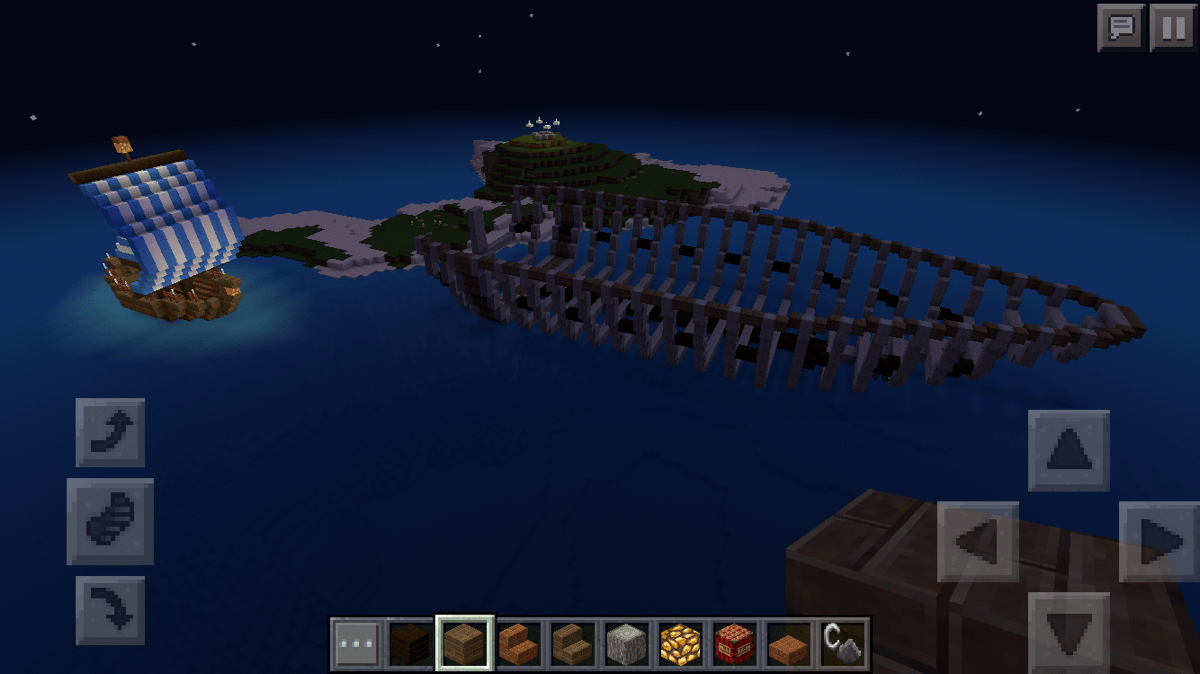This screenshot has height=674, width=1200.
Task: Tap the middle button between the fly arrows
Action: 110,521
